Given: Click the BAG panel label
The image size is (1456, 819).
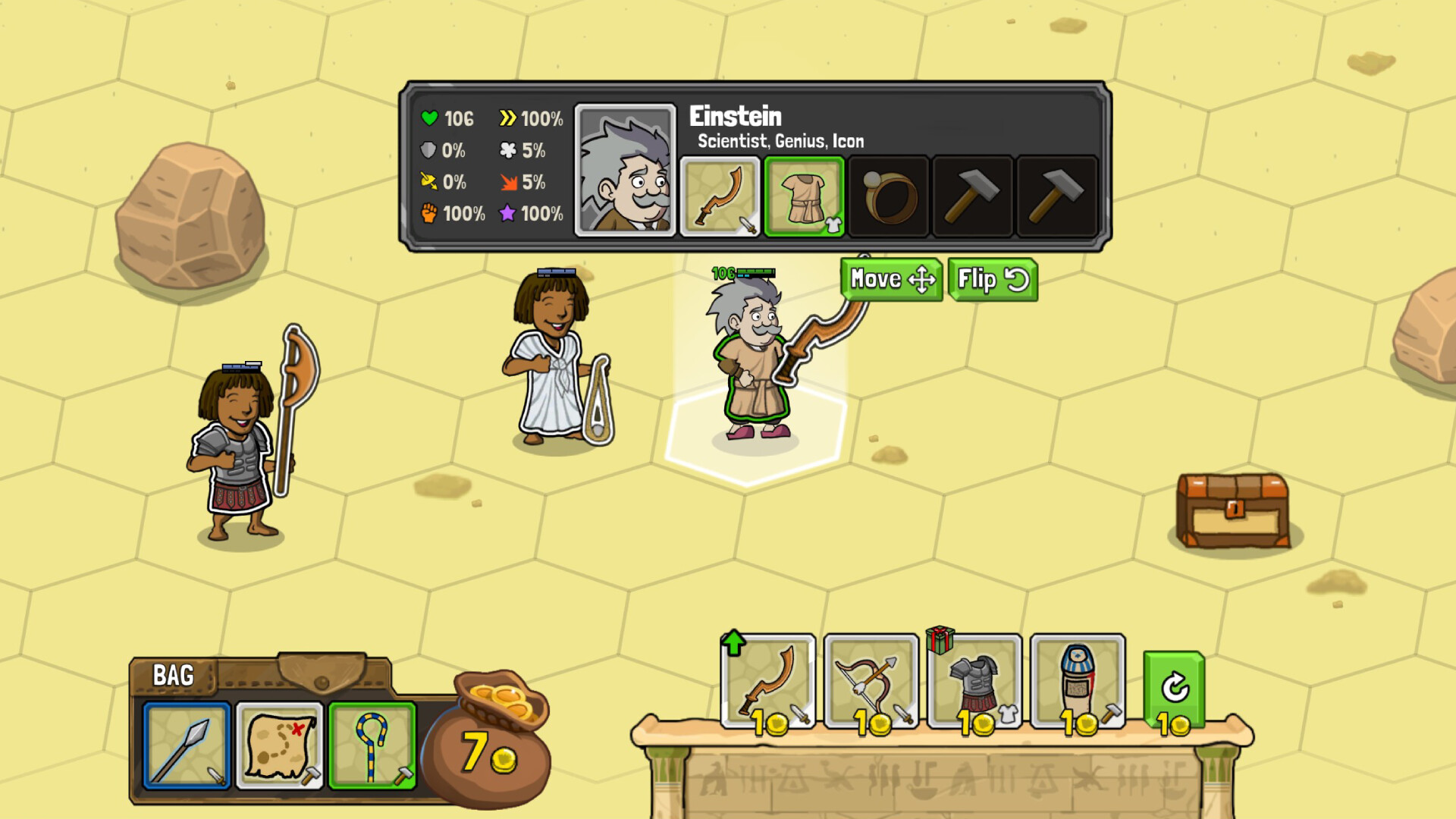Looking at the screenshot, I should (x=173, y=673).
